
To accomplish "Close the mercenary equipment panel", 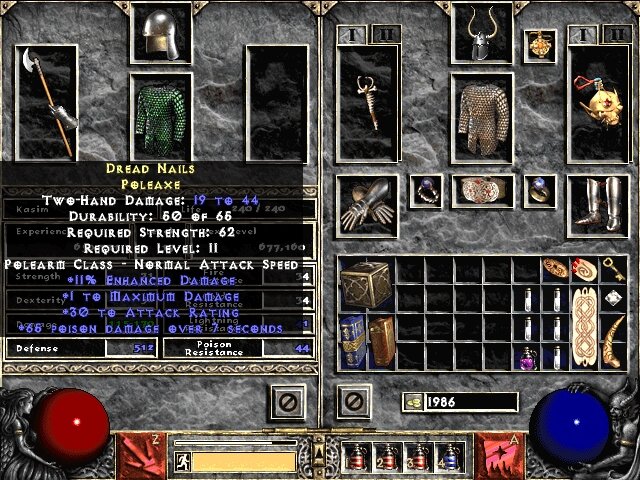I will click(285, 402).
